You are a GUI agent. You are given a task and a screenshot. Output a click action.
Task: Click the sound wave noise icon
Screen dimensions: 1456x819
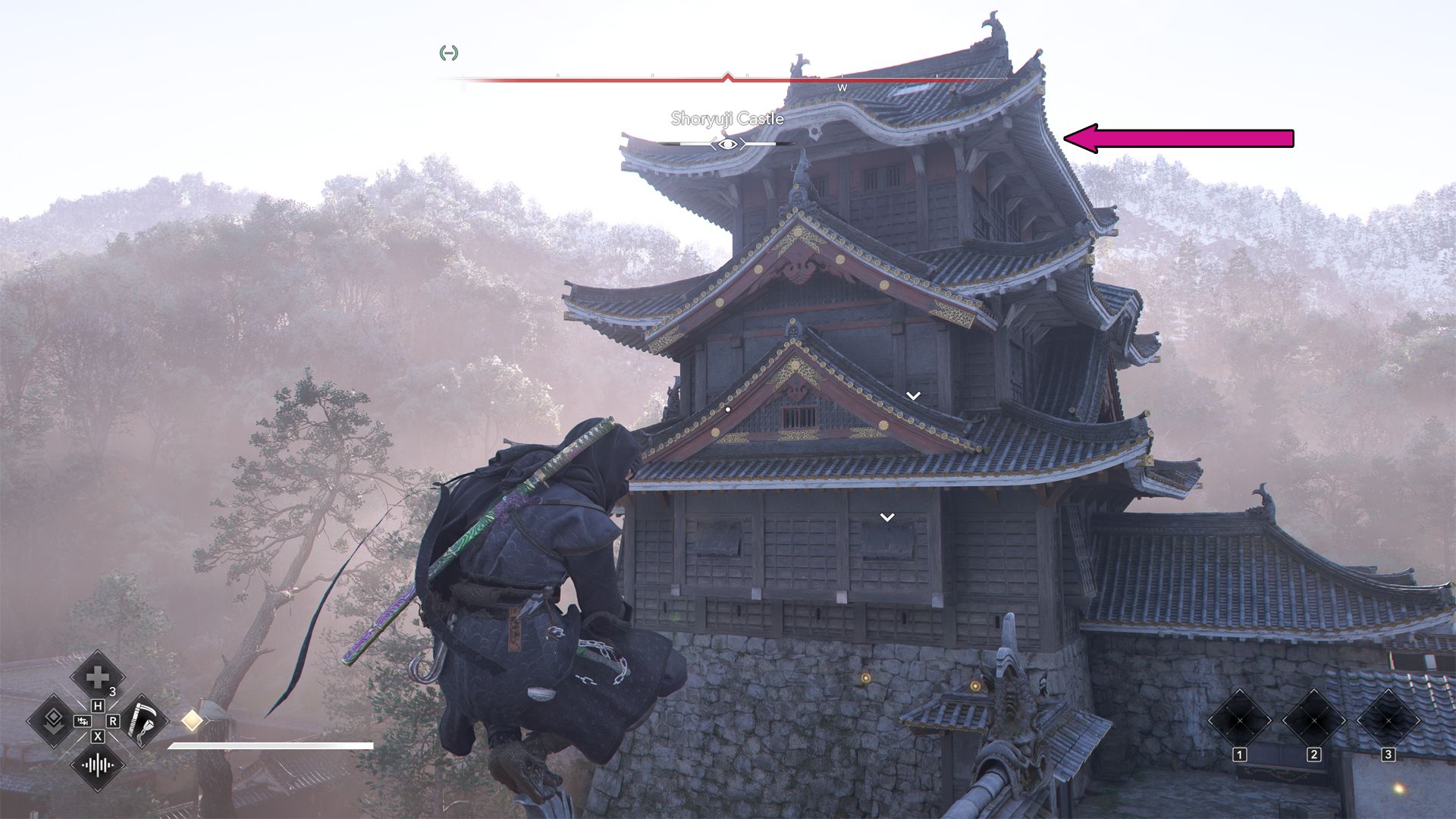98,765
